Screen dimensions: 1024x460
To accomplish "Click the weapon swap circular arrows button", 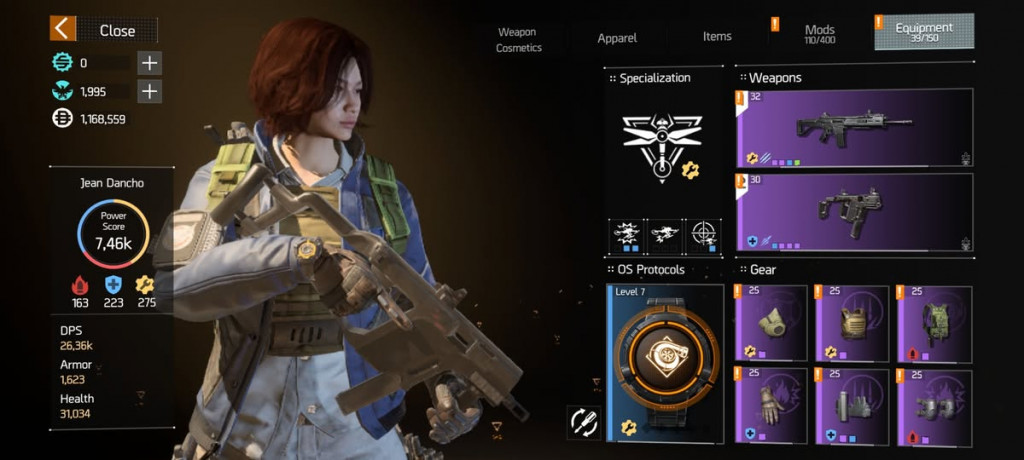I will 583,422.
